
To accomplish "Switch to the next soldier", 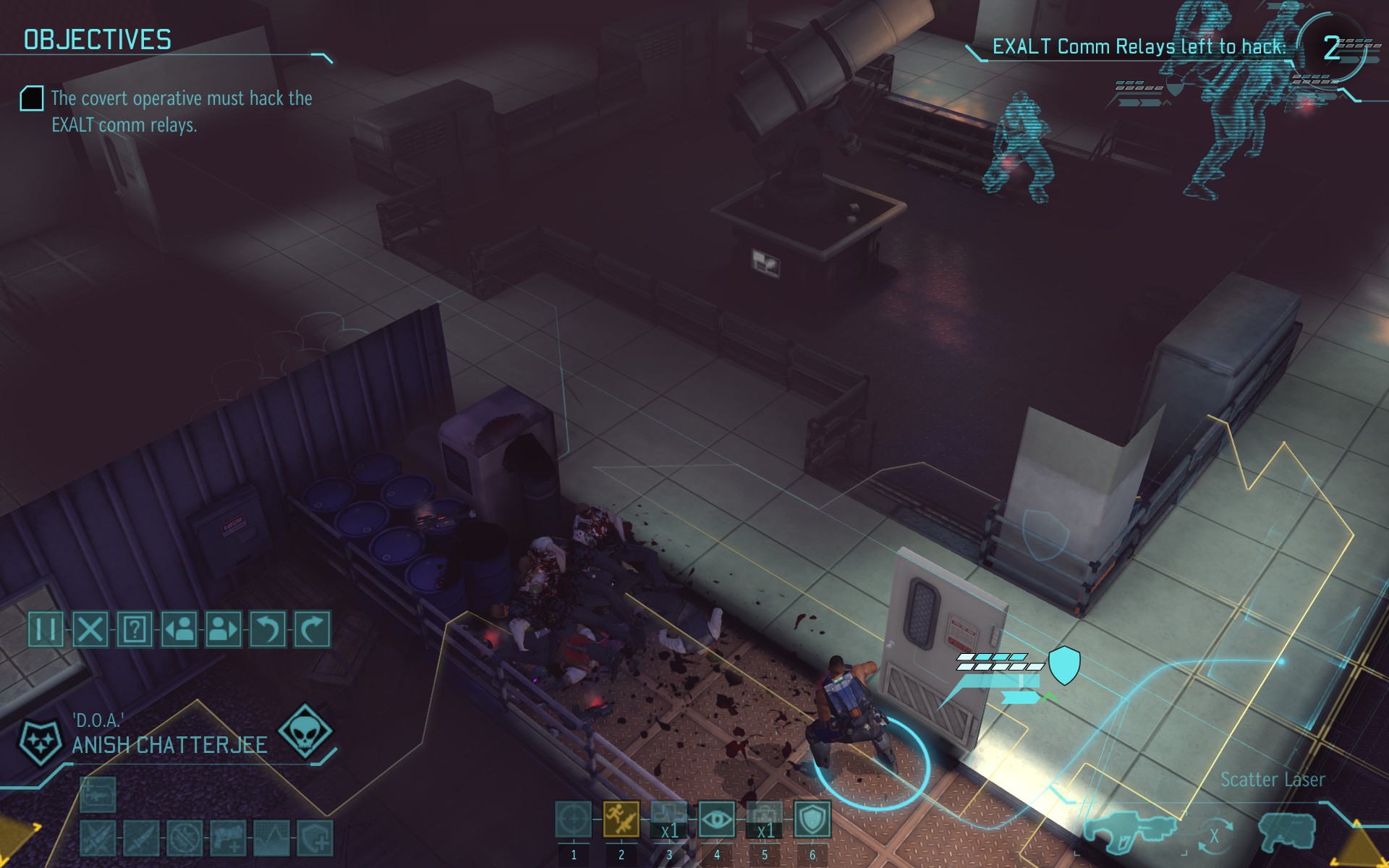I will pyautogui.click(x=223, y=629).
